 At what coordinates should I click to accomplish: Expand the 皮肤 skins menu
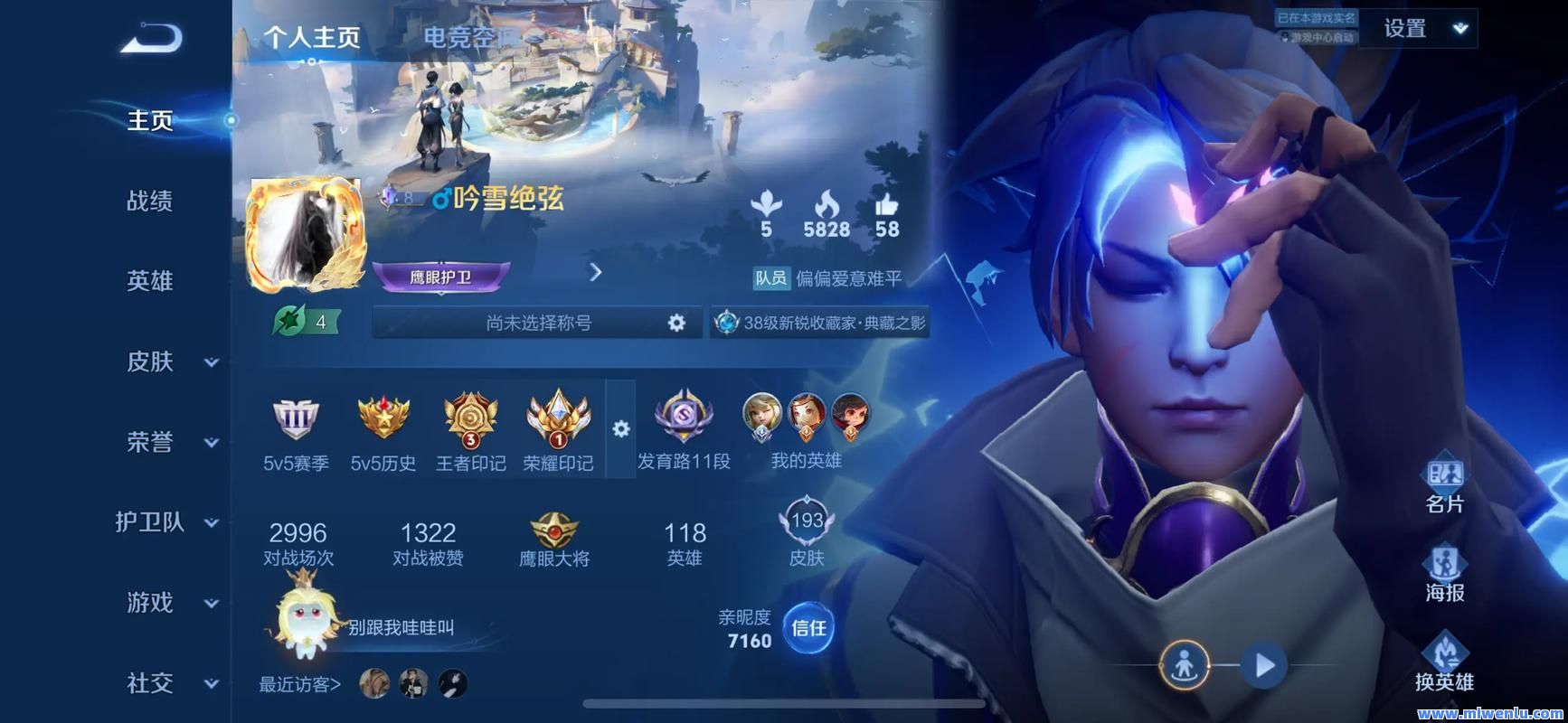pyautogui.click(x=170, y=361)
